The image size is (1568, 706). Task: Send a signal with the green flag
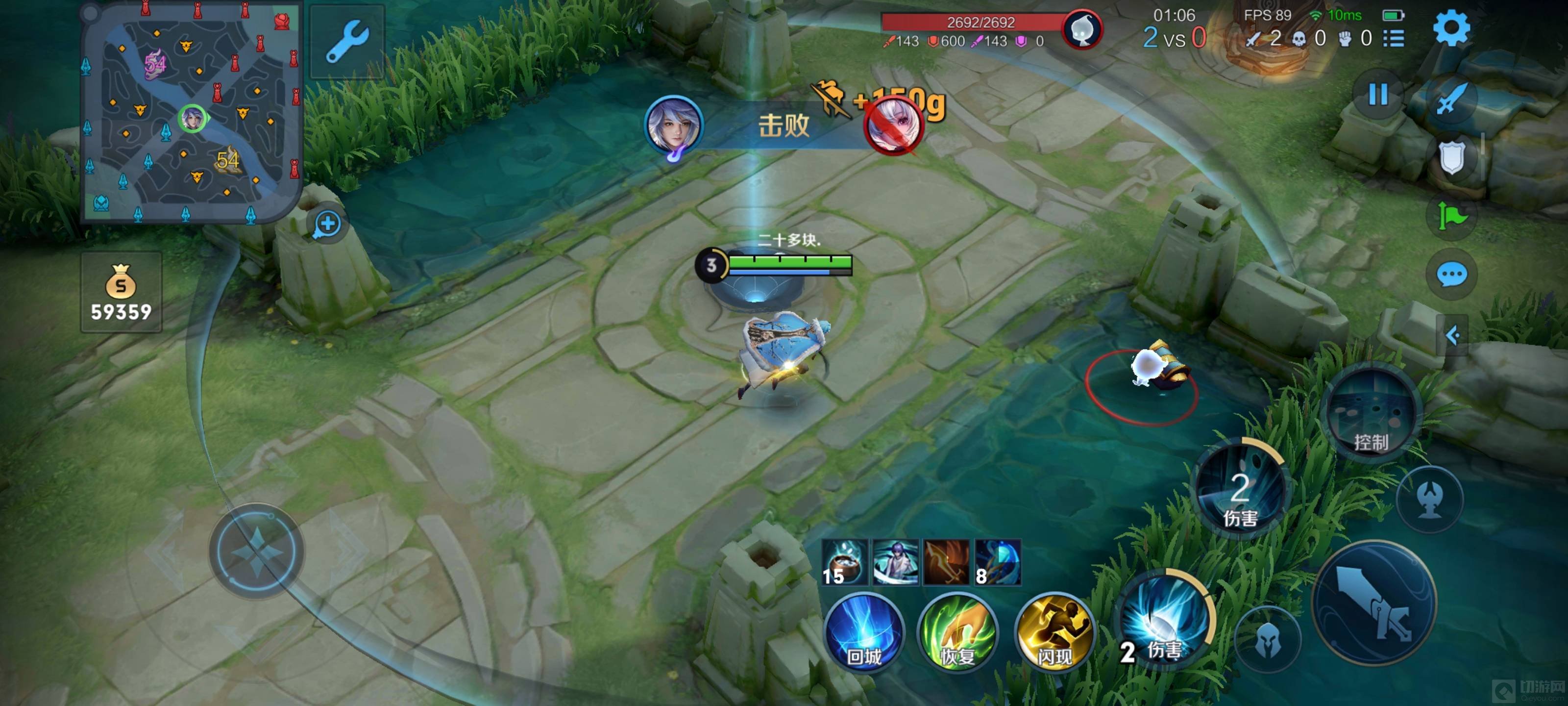tap(1451, 216)
